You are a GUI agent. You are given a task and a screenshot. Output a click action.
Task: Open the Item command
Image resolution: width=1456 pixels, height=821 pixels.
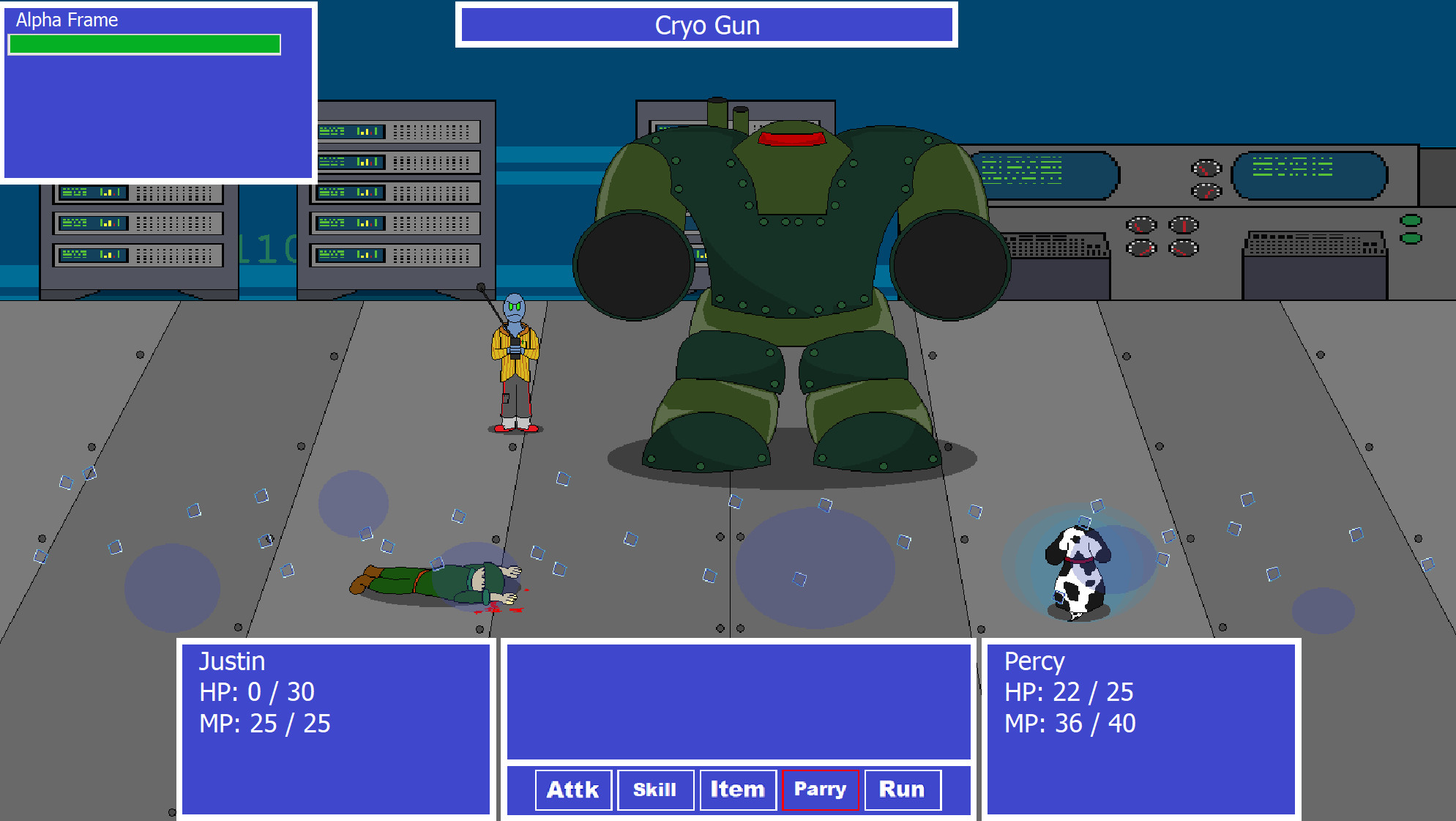737,790
